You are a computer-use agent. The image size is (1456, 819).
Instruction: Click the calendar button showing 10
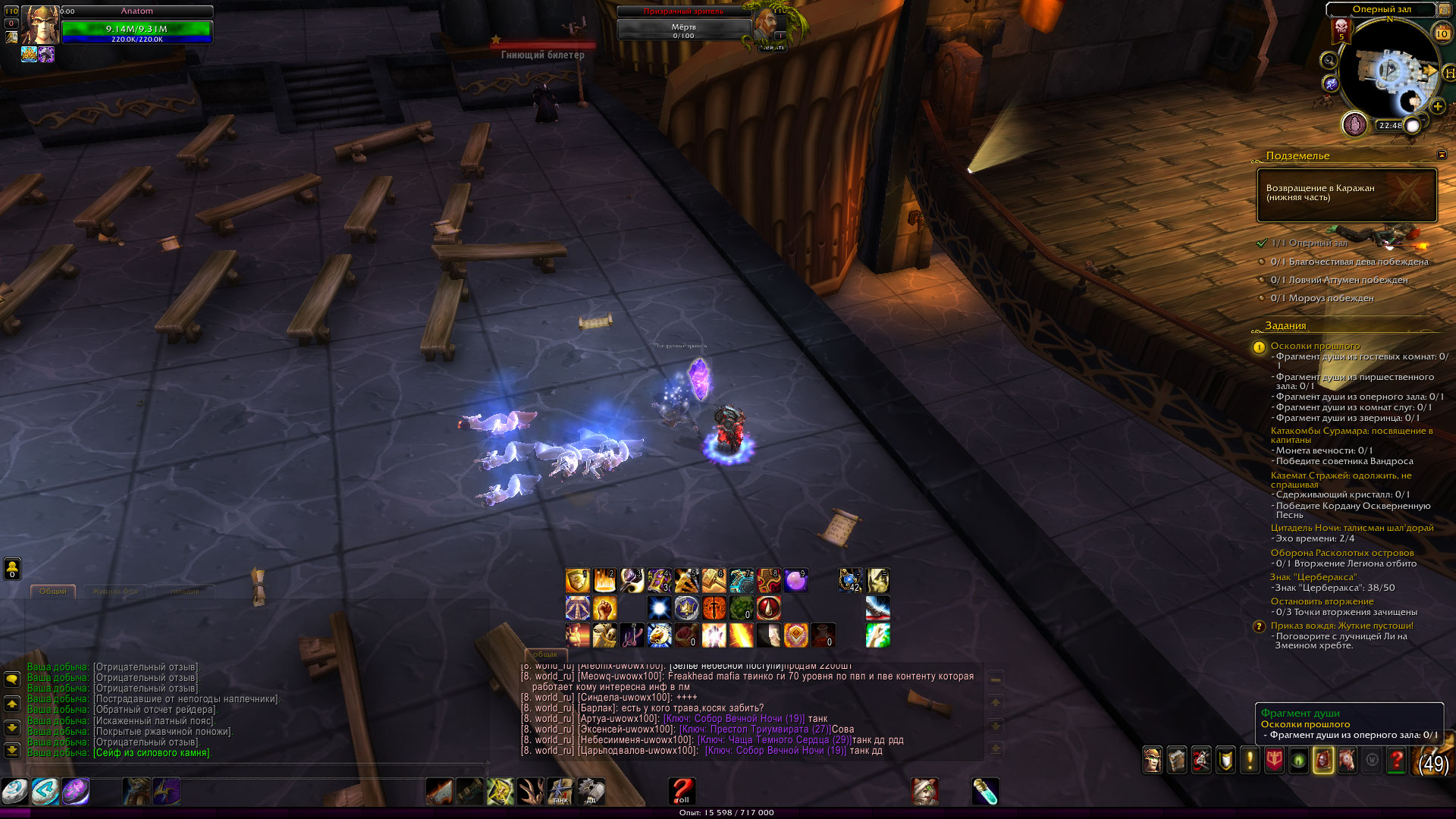pyautogui.click(x=1442, y=33)
